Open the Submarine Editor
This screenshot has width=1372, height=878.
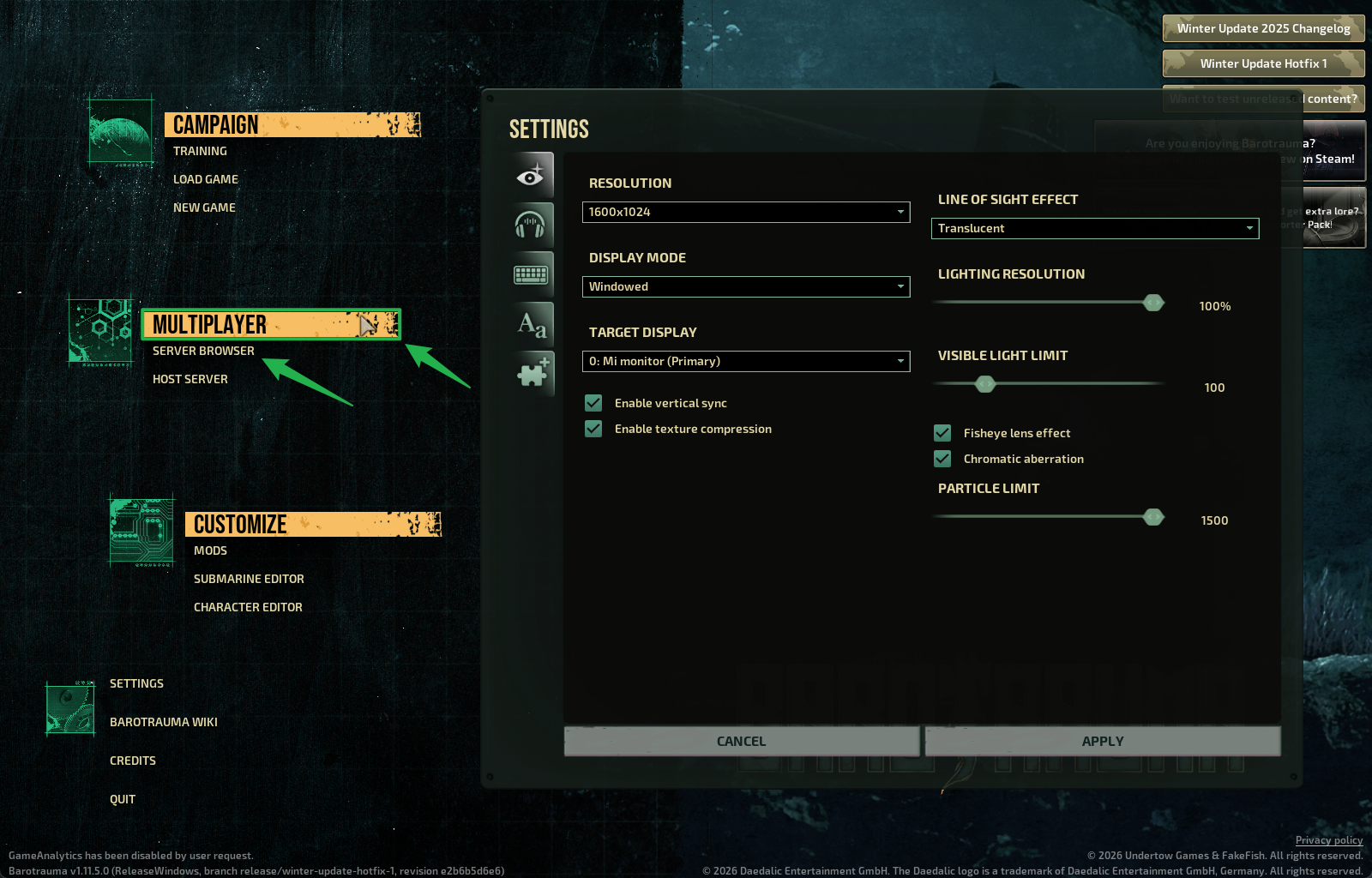[249, 579]
